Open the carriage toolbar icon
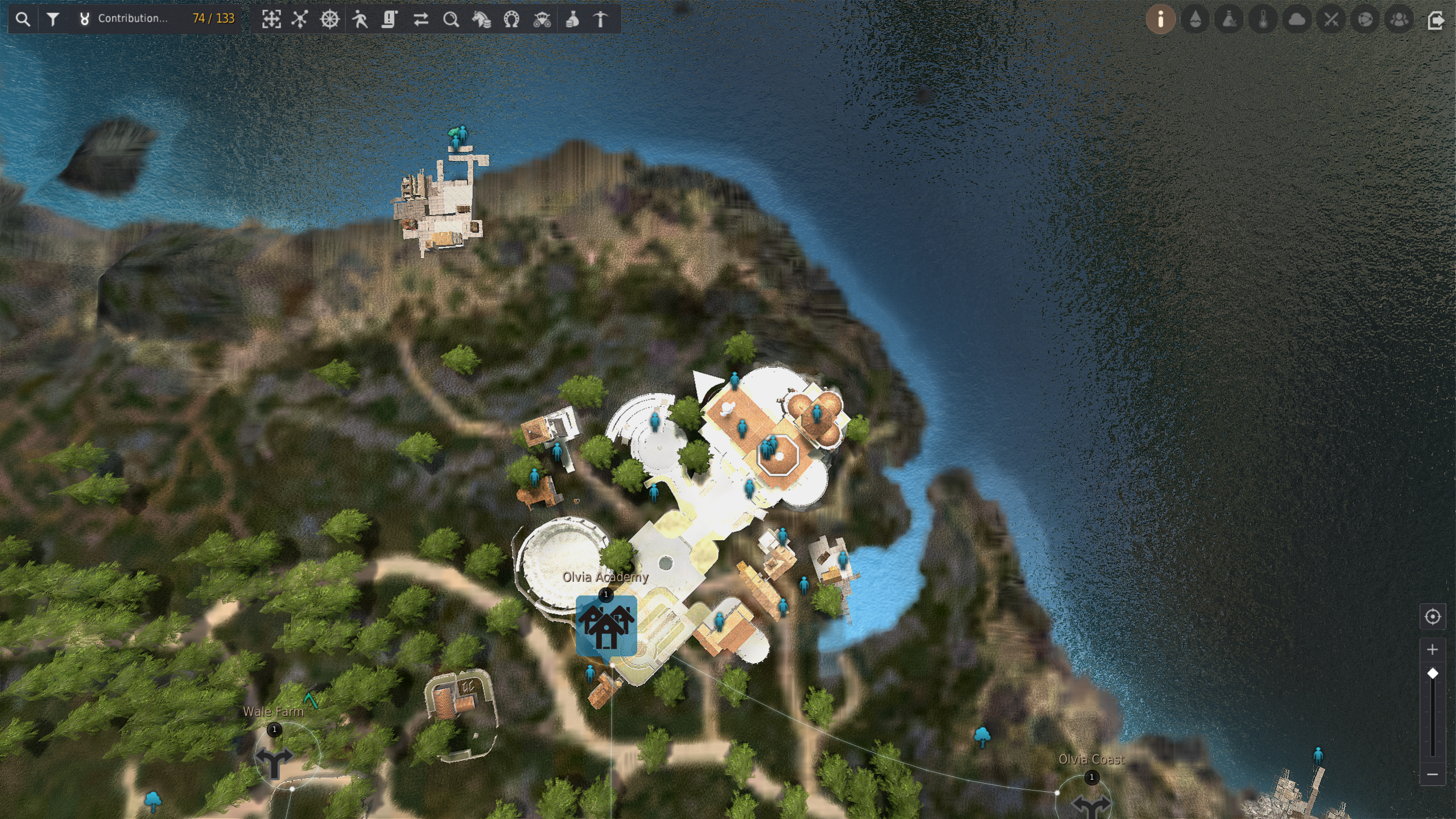The height and width of the screenshot is (819, 1456). click(x=542, y=19)
